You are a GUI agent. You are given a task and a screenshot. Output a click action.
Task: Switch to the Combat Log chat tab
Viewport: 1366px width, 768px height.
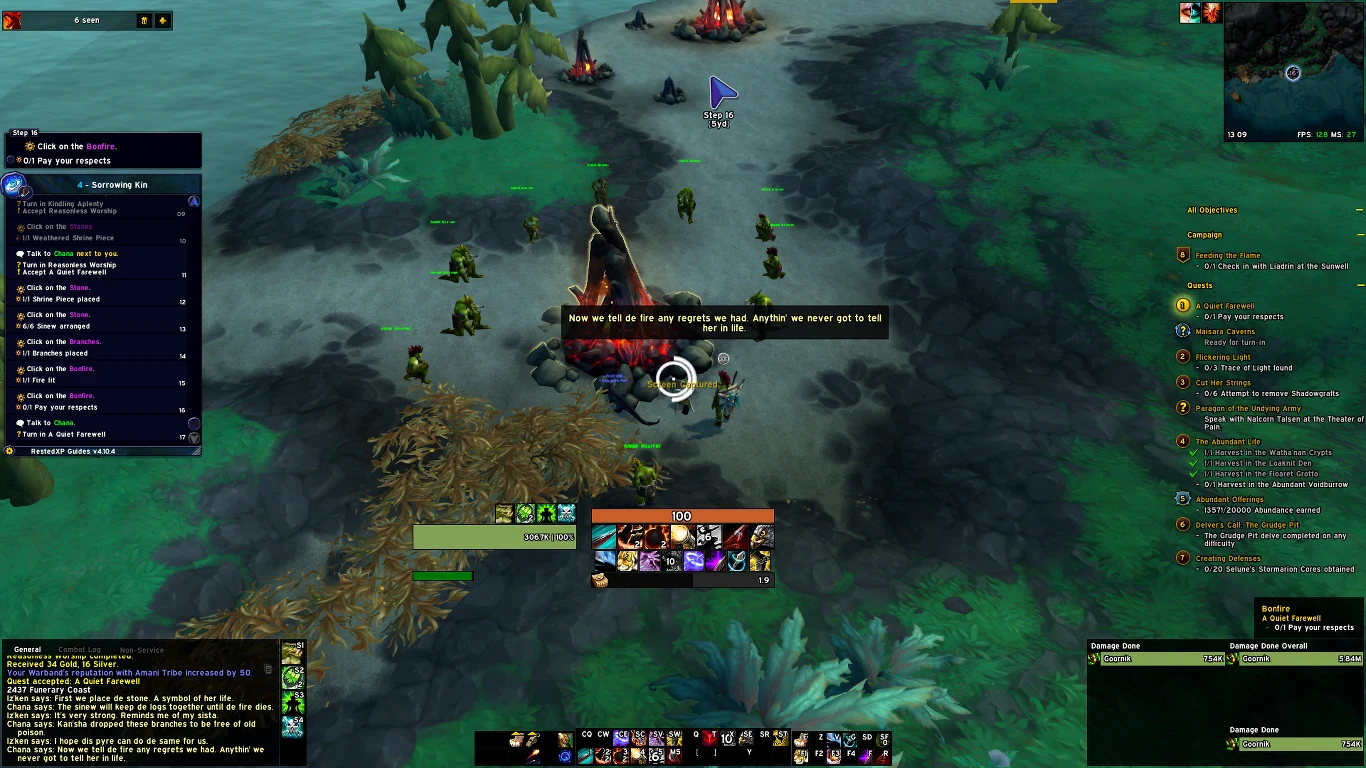point(79,650)
